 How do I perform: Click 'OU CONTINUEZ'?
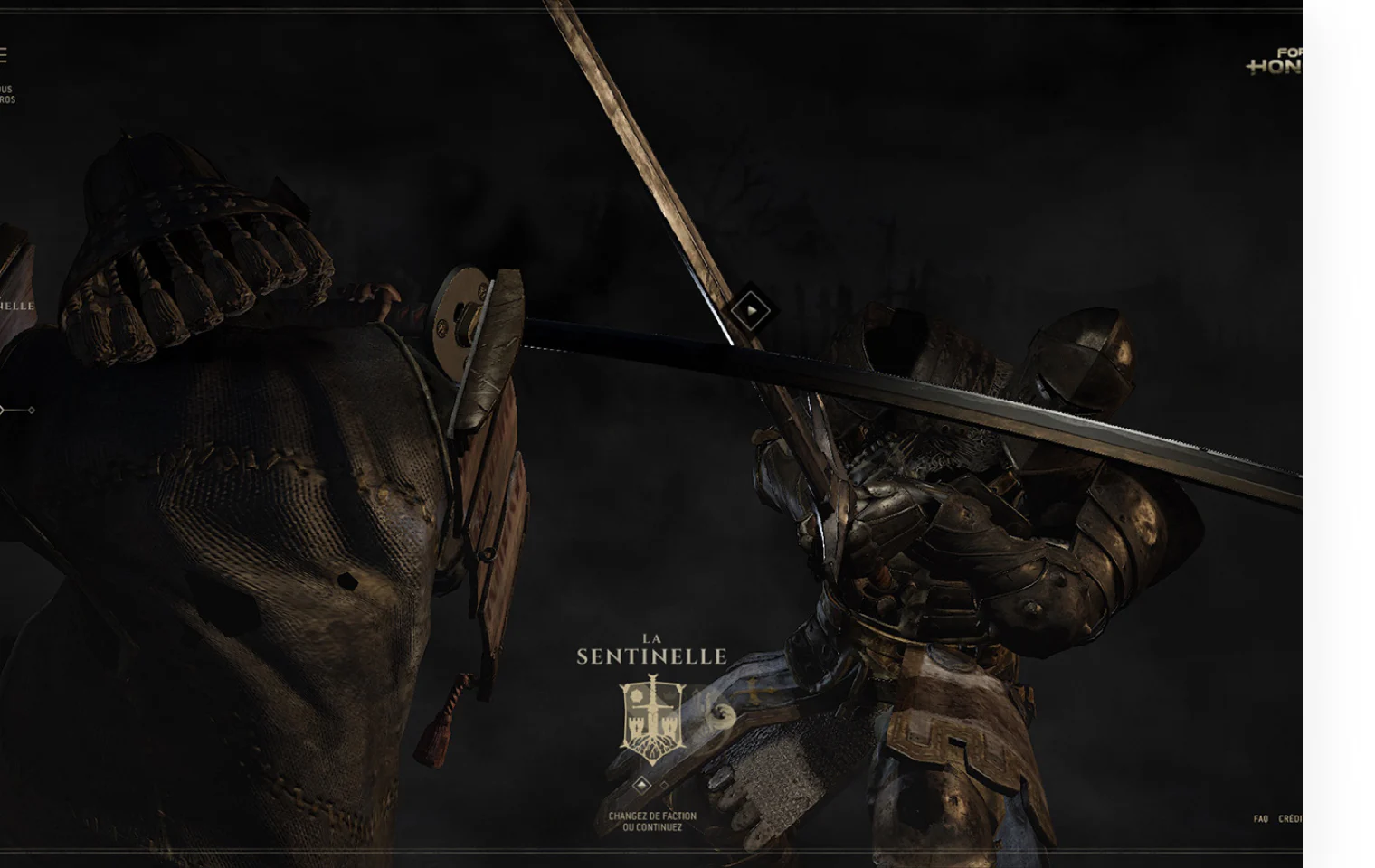tap(650, 827)
